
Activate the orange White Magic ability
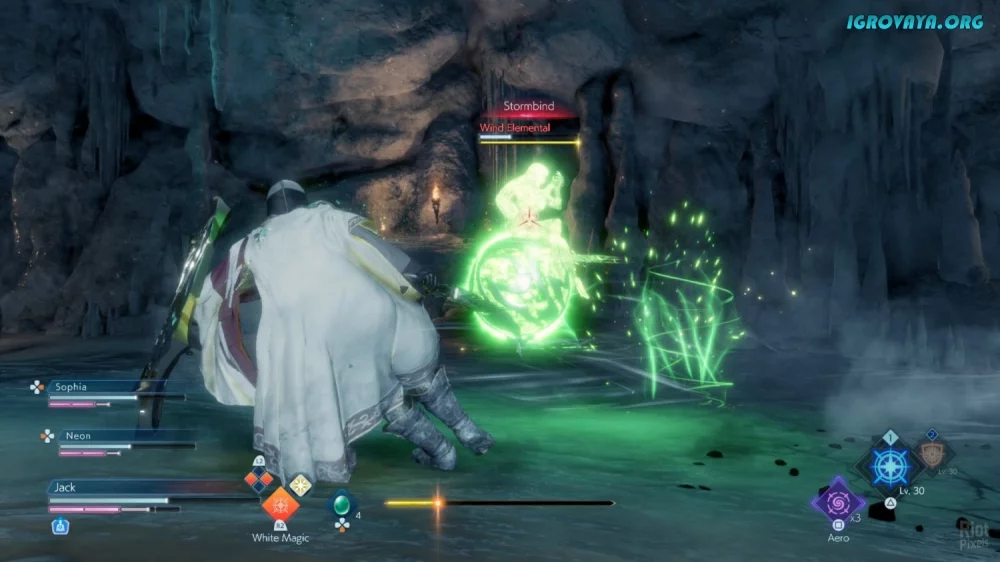(x=280, y=504)
